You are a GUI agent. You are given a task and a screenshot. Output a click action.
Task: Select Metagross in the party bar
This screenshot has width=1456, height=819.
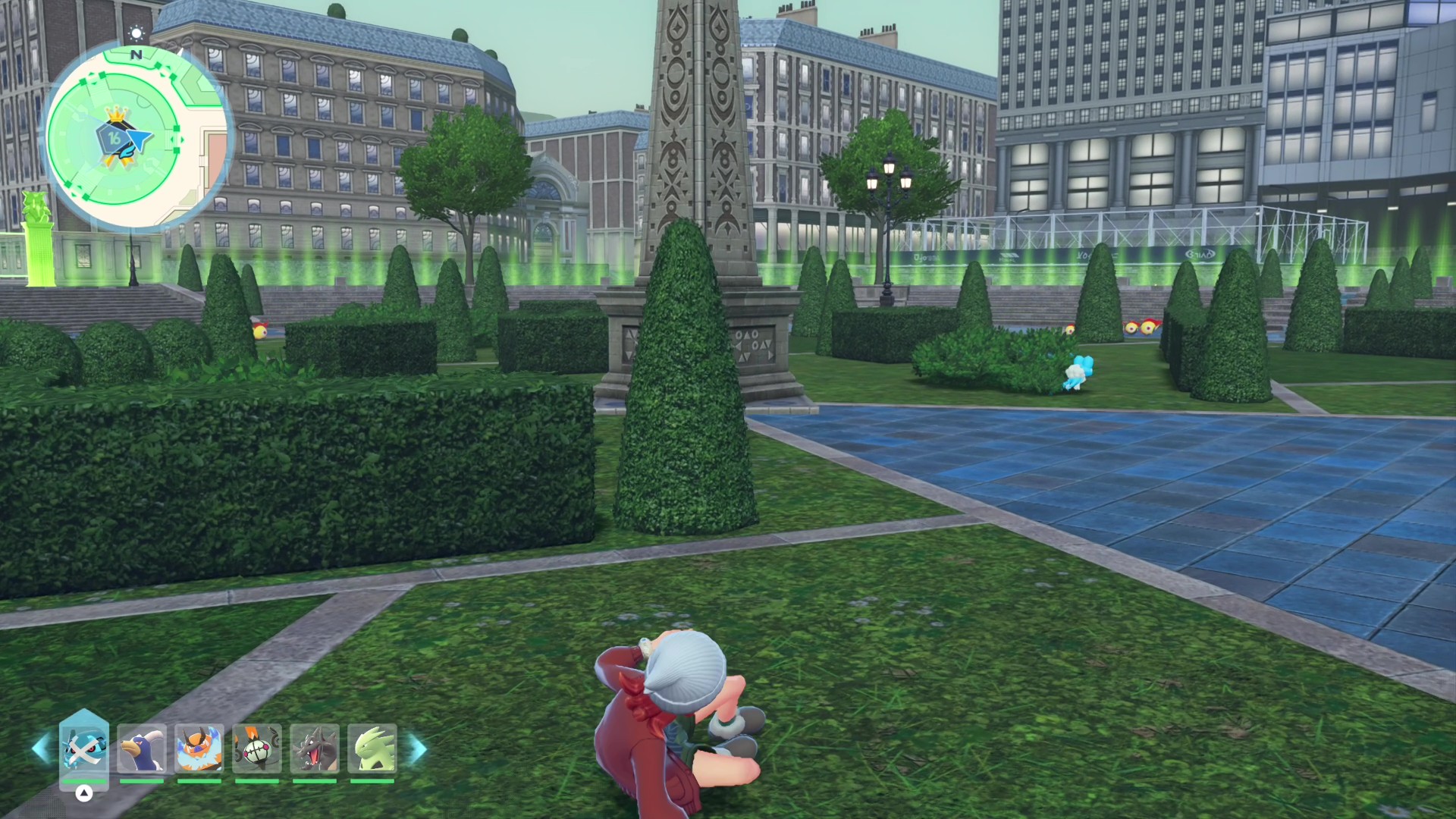(x=83, y=748)
